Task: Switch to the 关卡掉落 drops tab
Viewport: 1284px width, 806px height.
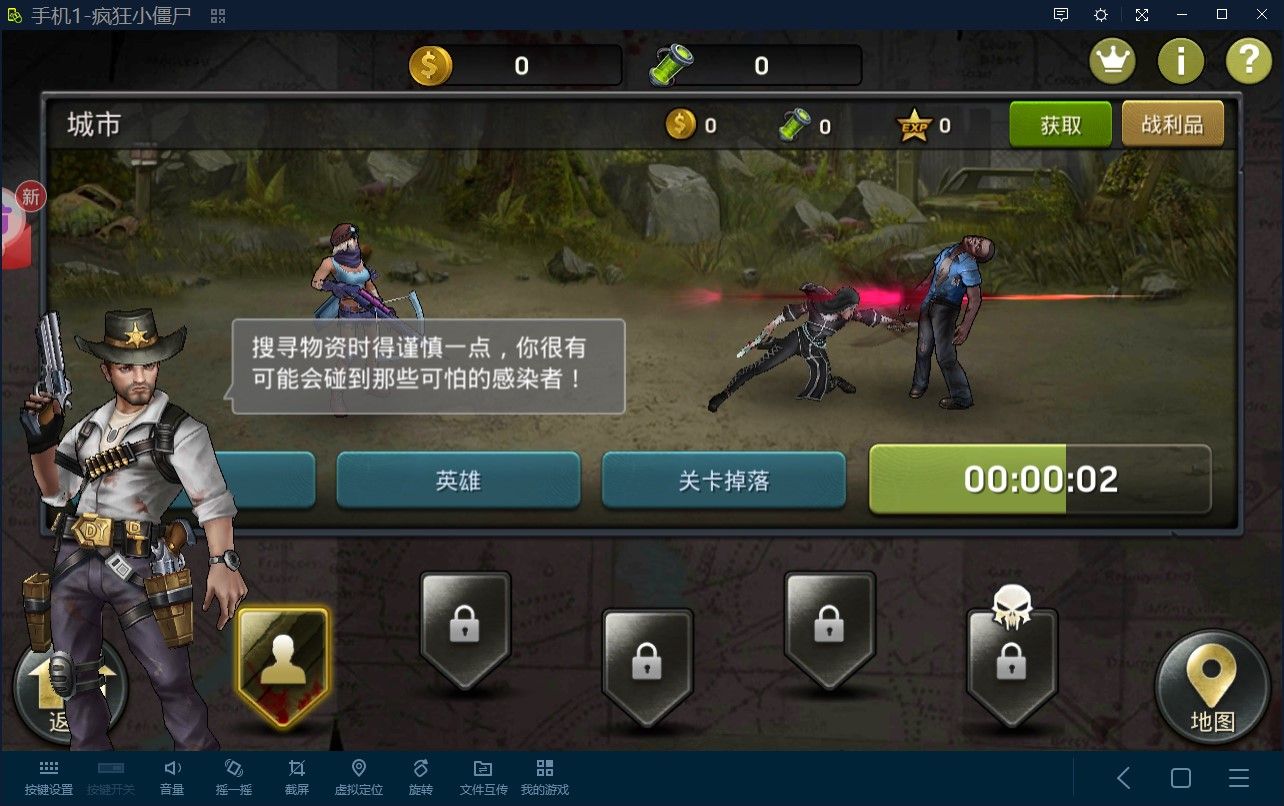Action: point(723,479)
